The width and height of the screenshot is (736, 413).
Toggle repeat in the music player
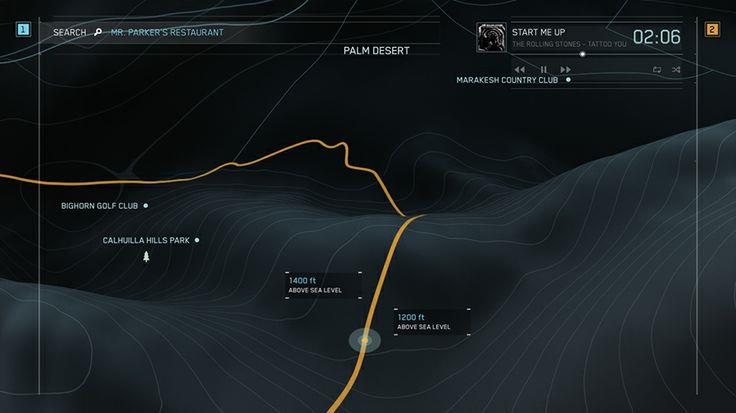click(x=657, y=70)
